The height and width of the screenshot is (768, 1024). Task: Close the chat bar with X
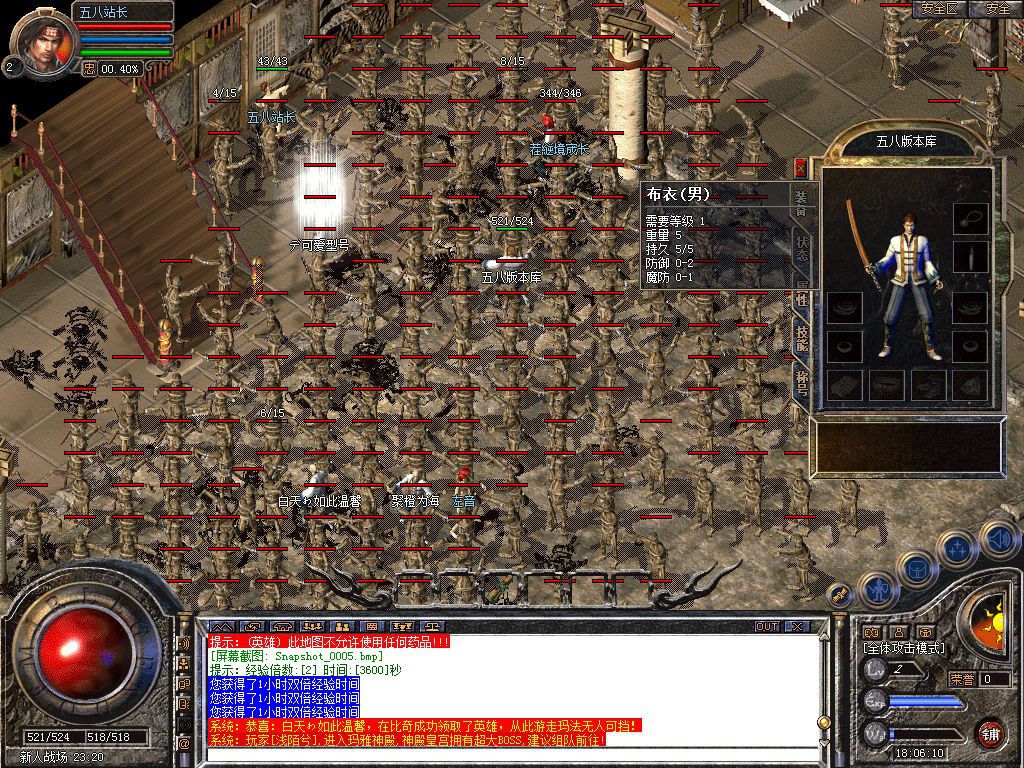797,627
